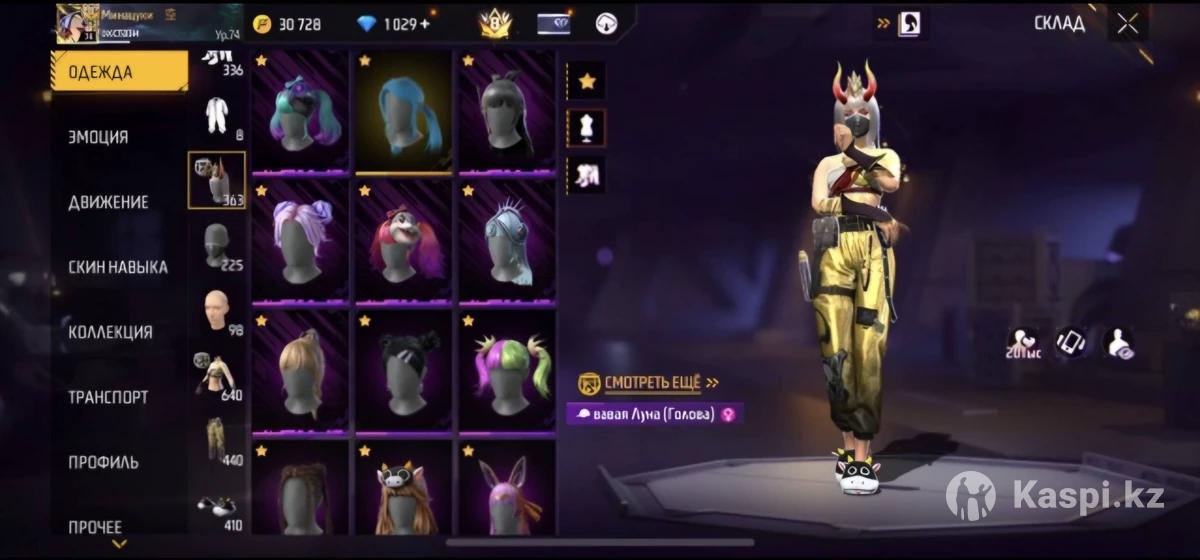Choose the green and pink pigtails hair
This screenshot has height=560, width=1200.
coord(508,372)
